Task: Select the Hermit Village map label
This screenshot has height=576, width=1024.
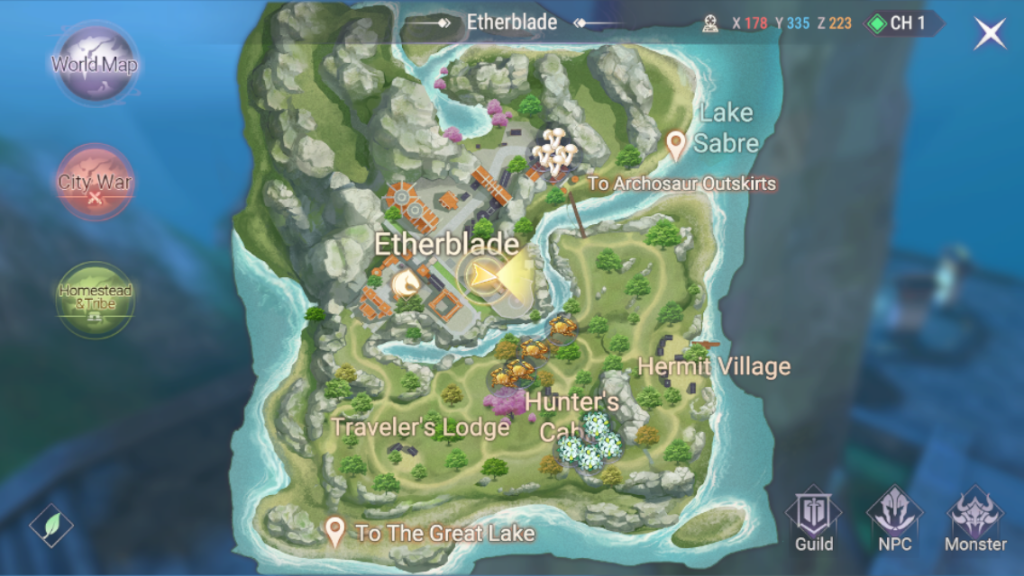Action: coord(713,366)
